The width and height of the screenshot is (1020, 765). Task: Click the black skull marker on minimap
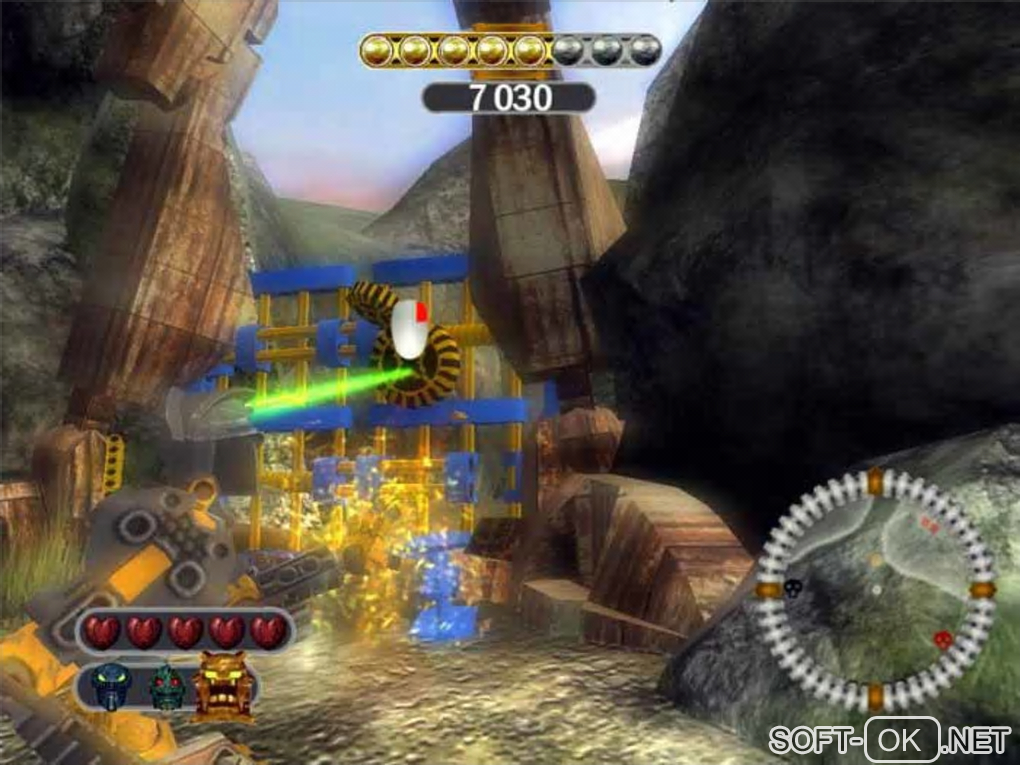(793, 587)
